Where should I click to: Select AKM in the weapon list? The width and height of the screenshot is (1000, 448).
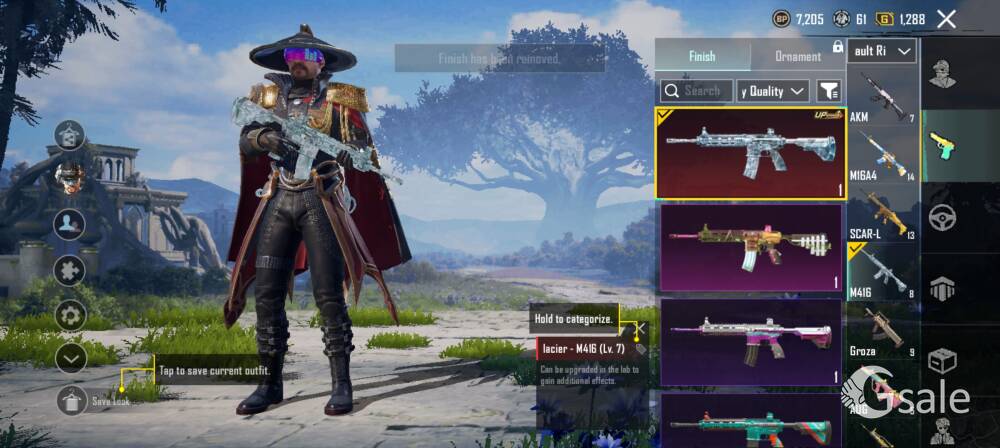(x=882, y=98)
